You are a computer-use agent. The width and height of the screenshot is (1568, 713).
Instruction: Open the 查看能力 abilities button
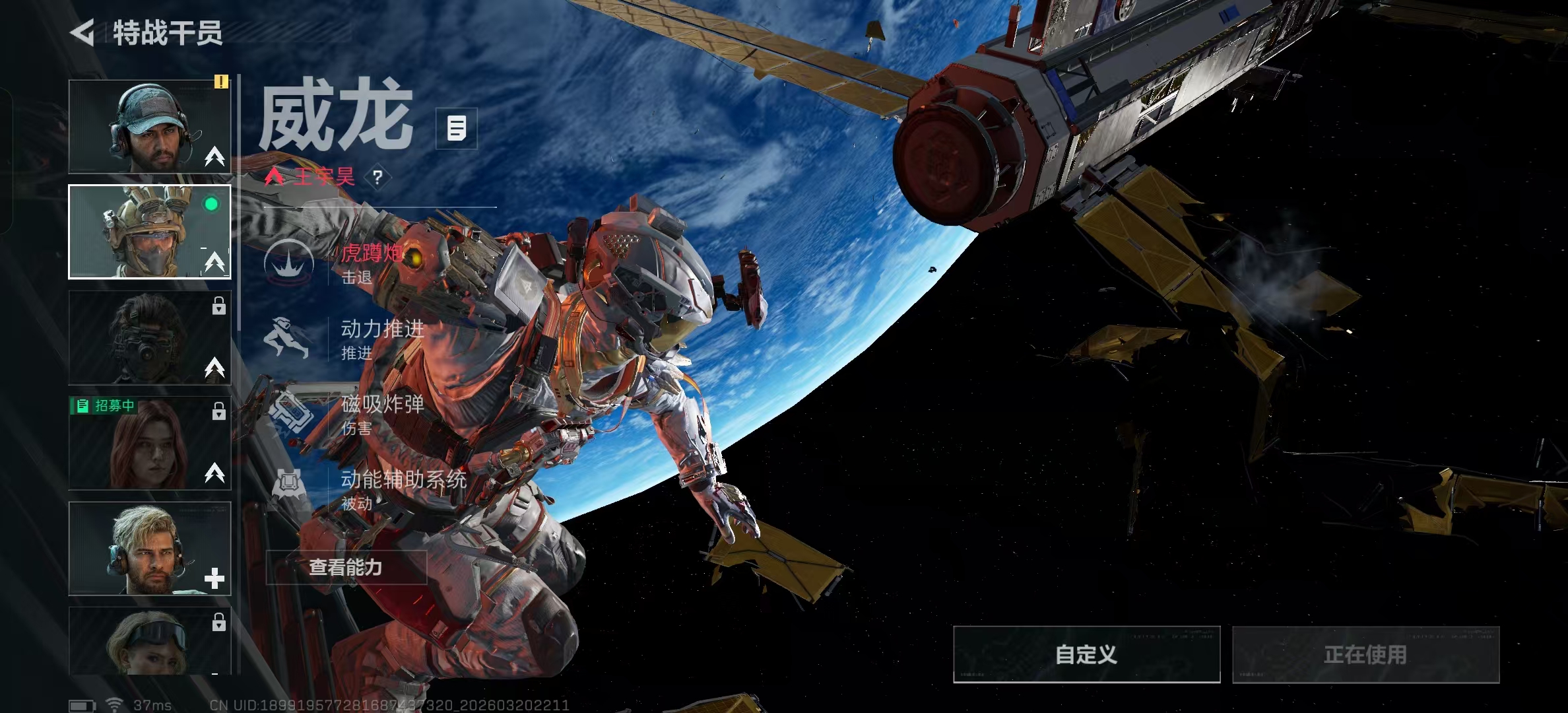click(346, 567)
